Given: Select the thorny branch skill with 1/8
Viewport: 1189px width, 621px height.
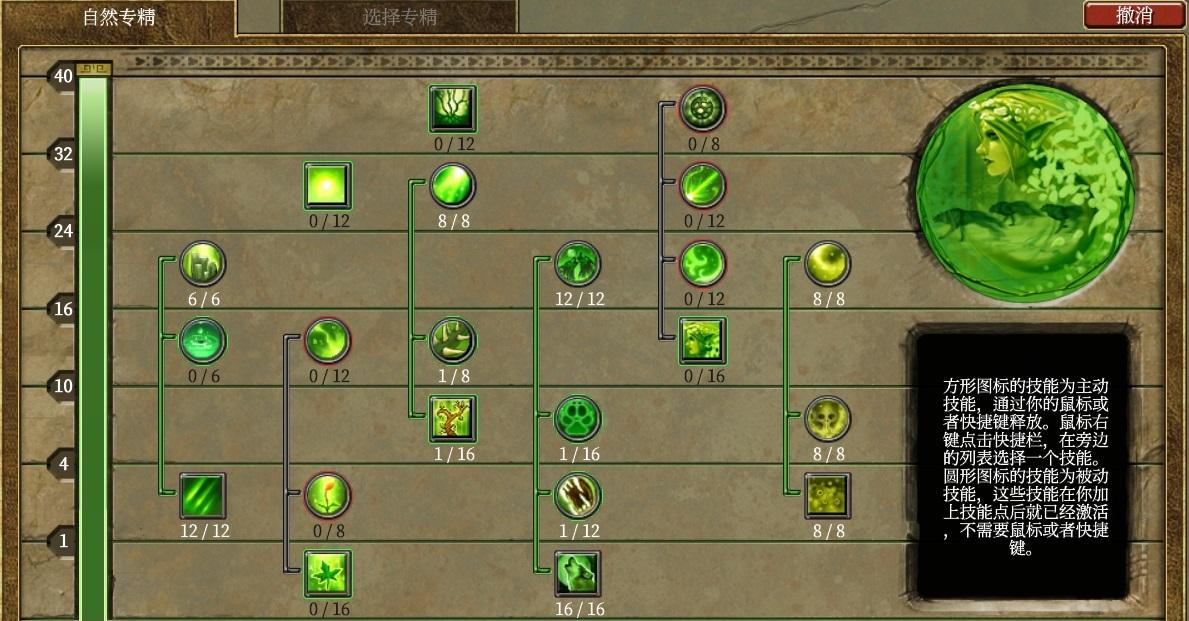Looking at the screenshot, I should click(x=452, y=341).
